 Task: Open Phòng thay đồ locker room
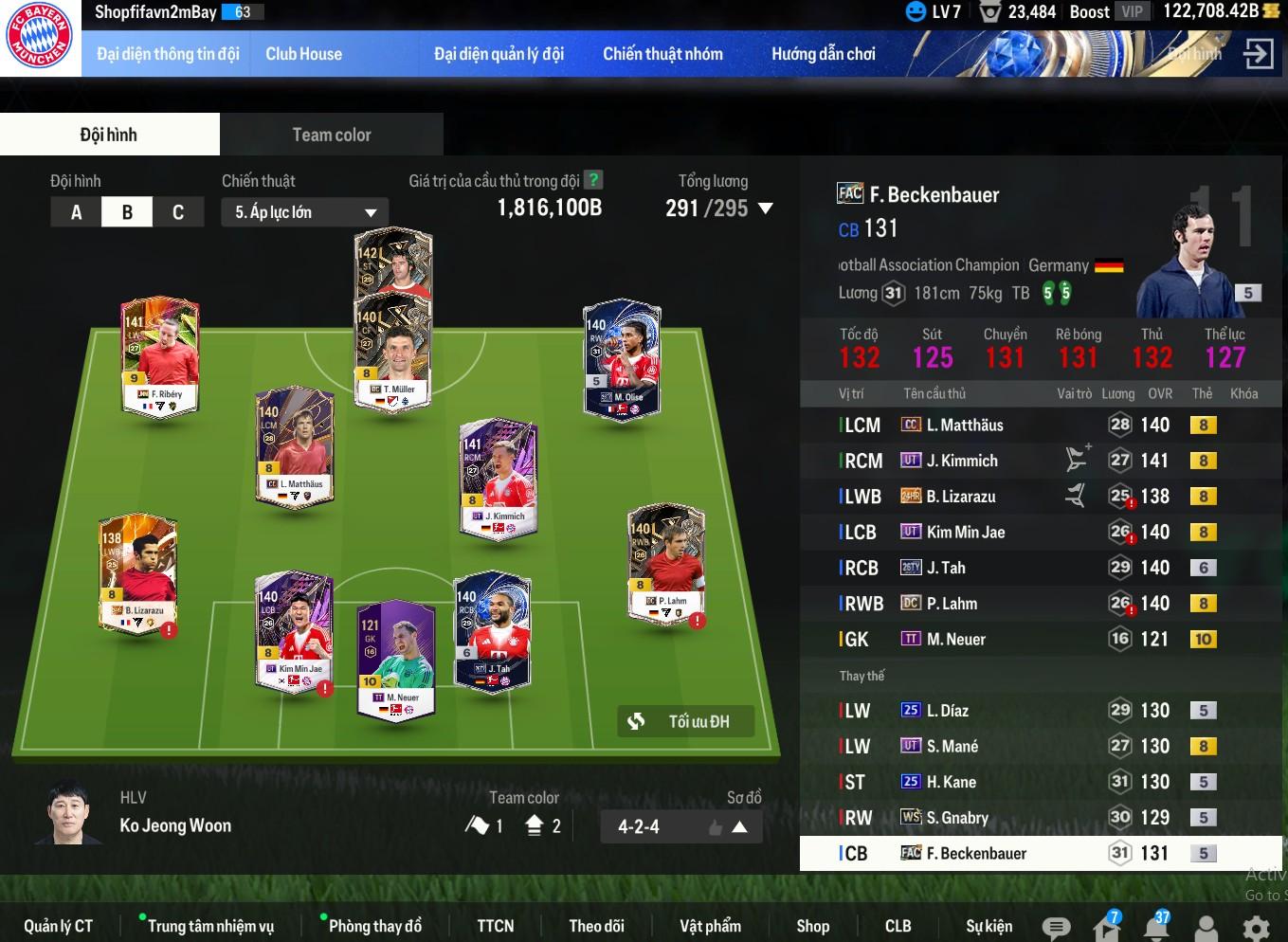pyautogui.click(x=374, y=926)
